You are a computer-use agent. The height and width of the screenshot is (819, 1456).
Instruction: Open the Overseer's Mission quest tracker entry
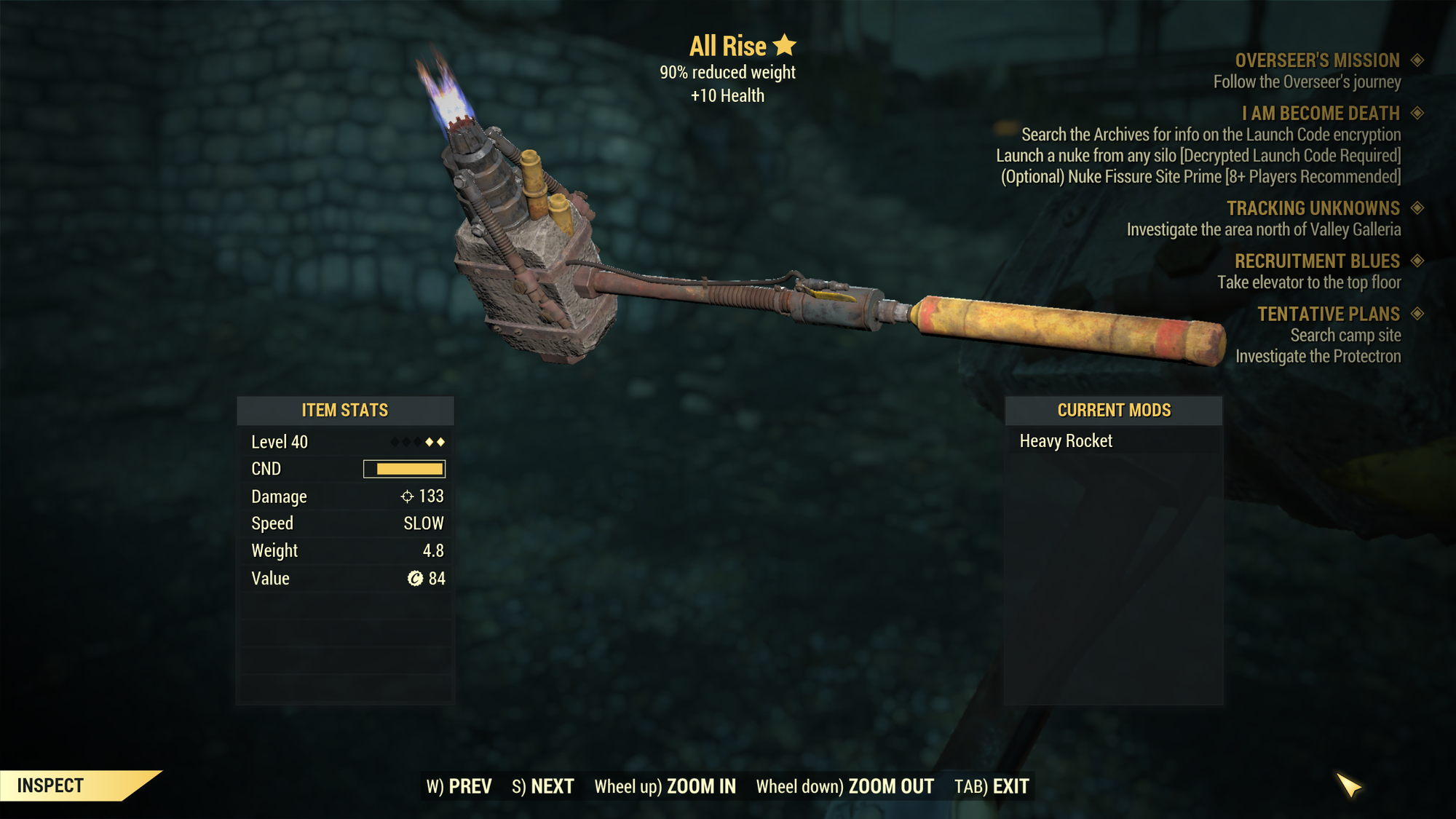click(1317, 60)
